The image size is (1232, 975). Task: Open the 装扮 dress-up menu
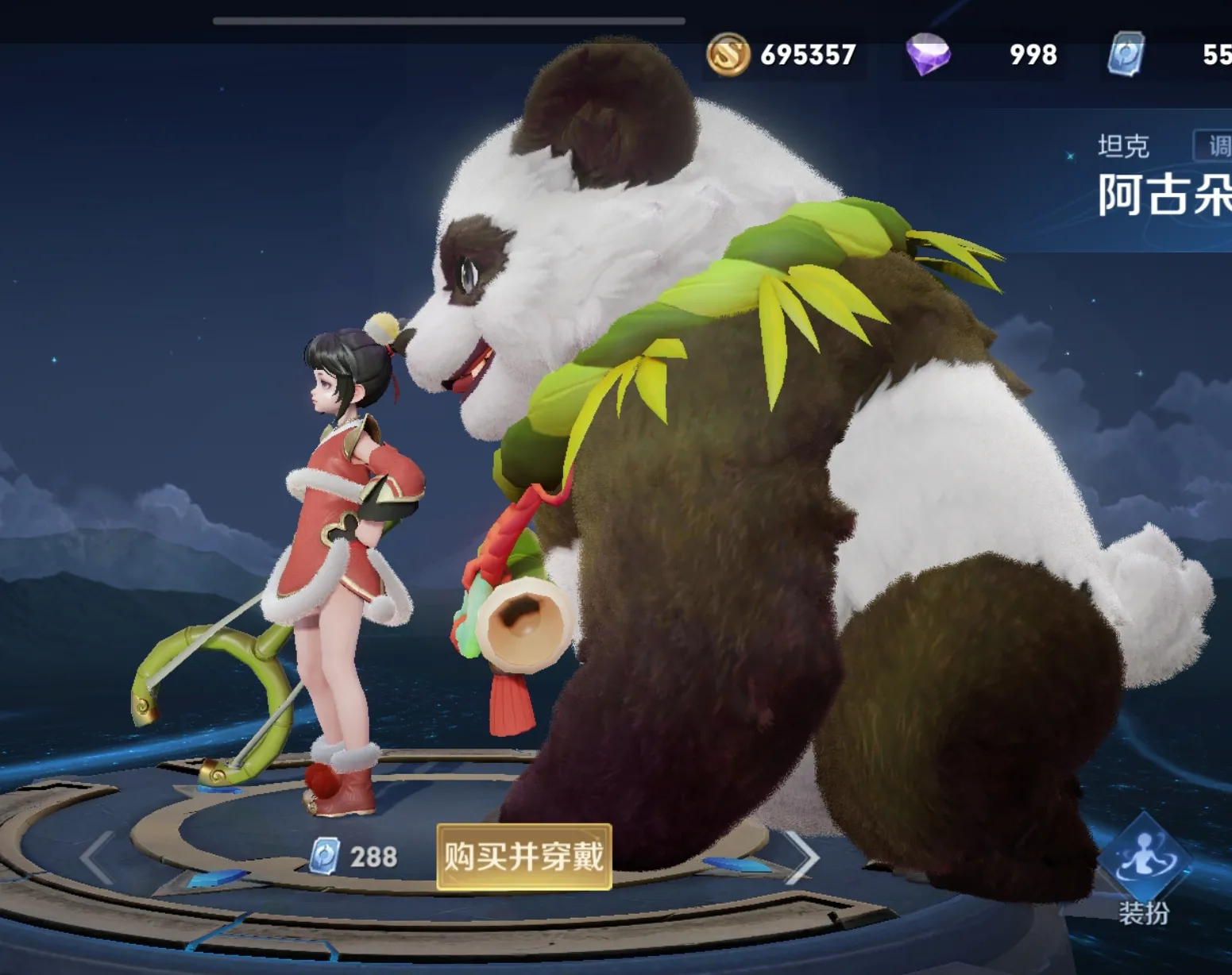click(1144, 869)
